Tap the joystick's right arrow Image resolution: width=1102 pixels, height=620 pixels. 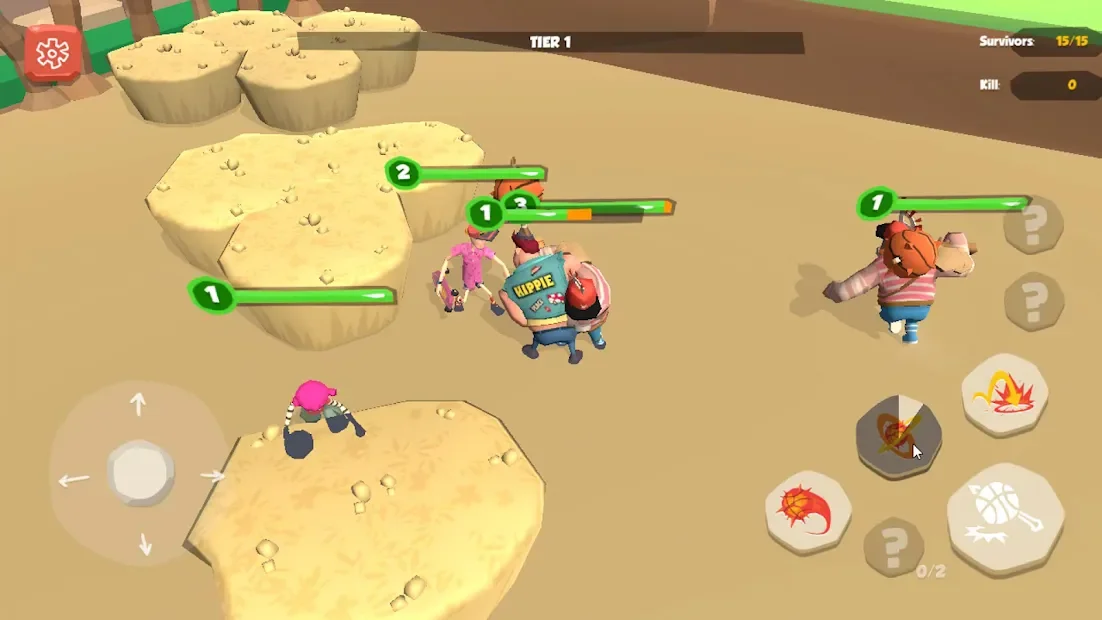(212, 476)
